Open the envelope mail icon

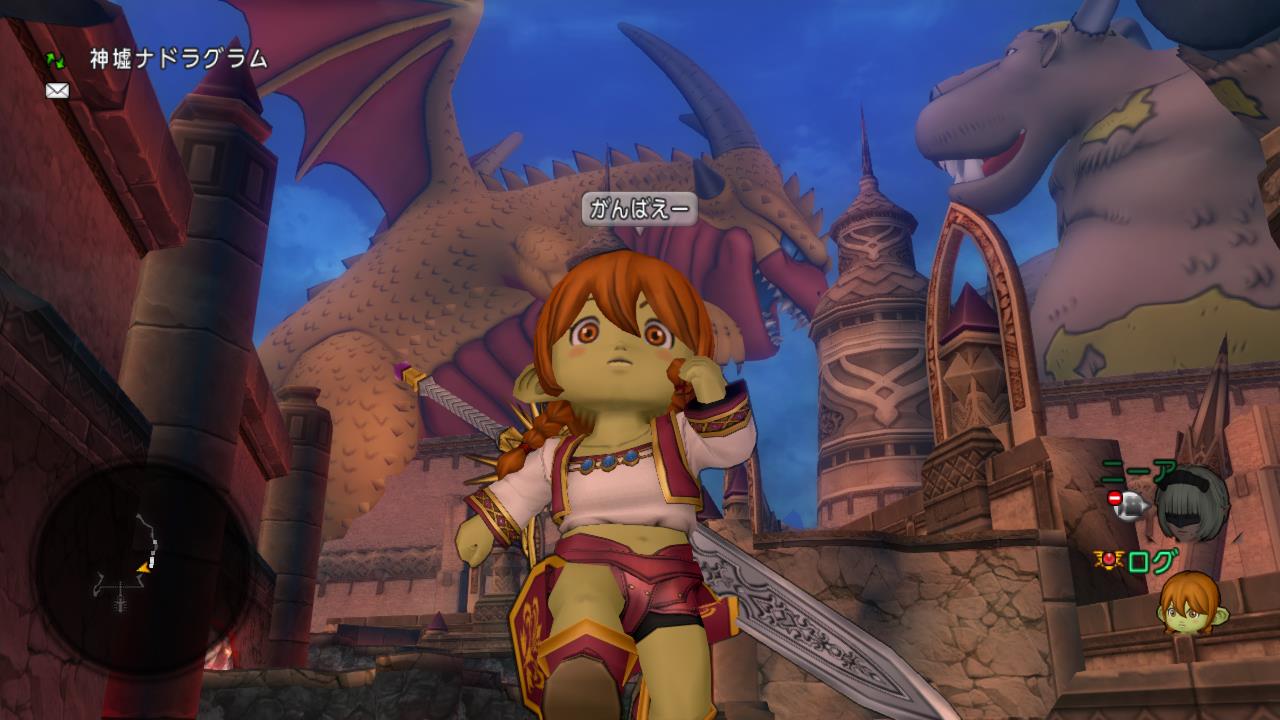(x=57, y=91)
